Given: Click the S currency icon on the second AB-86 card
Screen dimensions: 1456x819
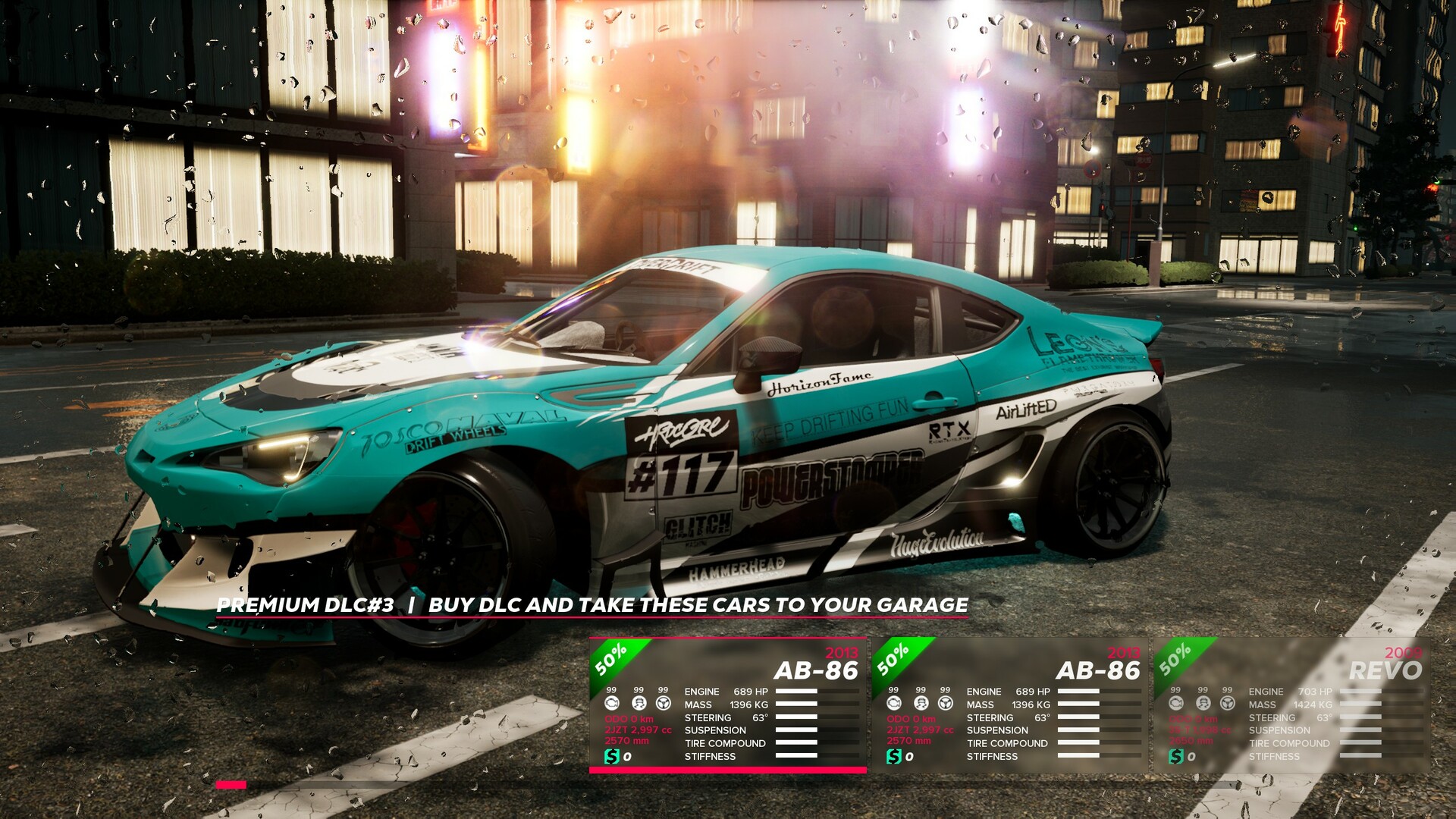Looking at the screenshot, I should 894,755.
